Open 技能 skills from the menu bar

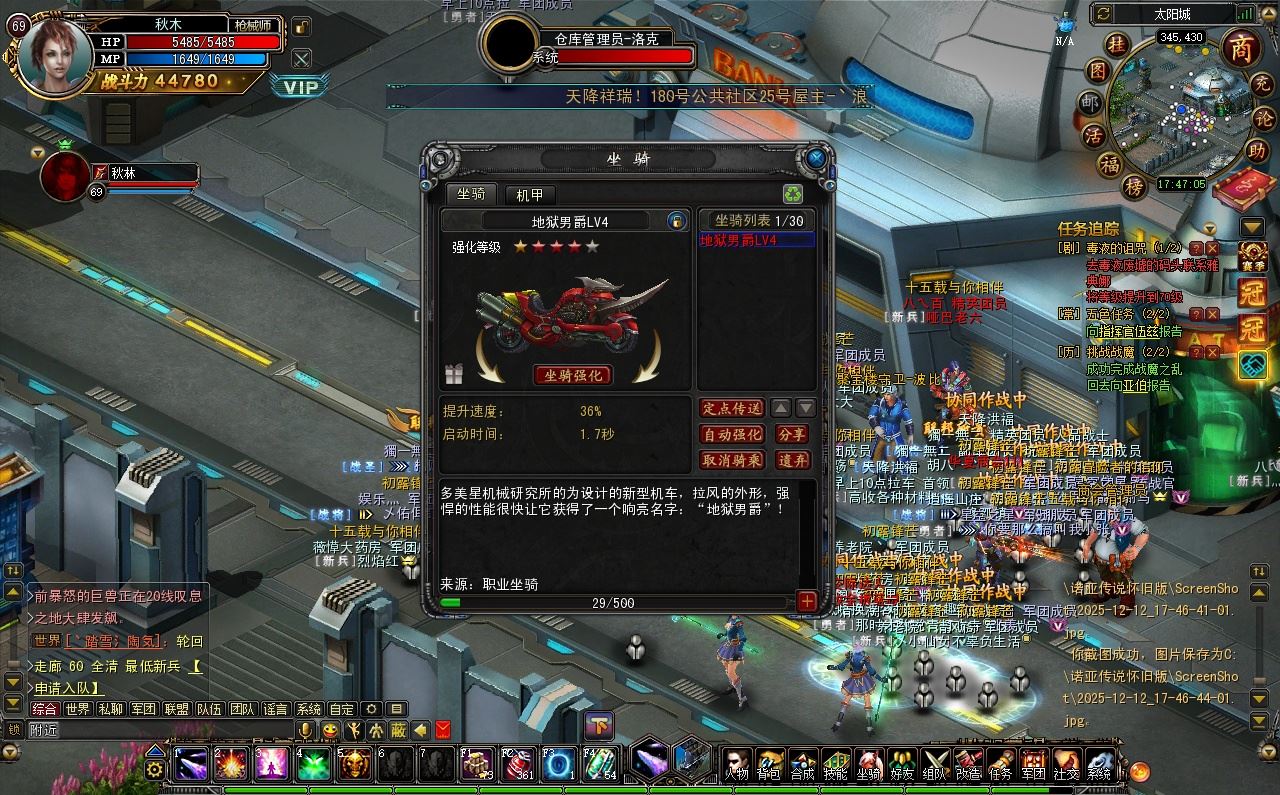pyautogui.click(x=836, y=765)
